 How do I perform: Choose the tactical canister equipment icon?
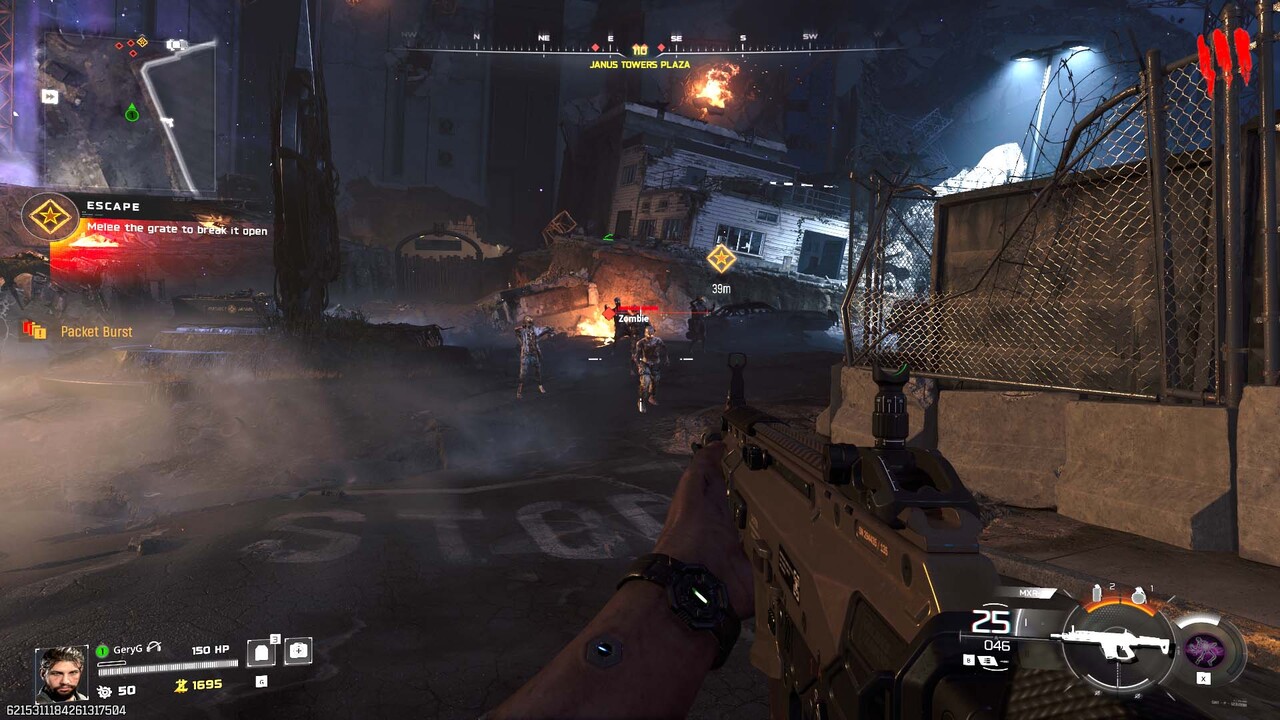click(1097, 593)
